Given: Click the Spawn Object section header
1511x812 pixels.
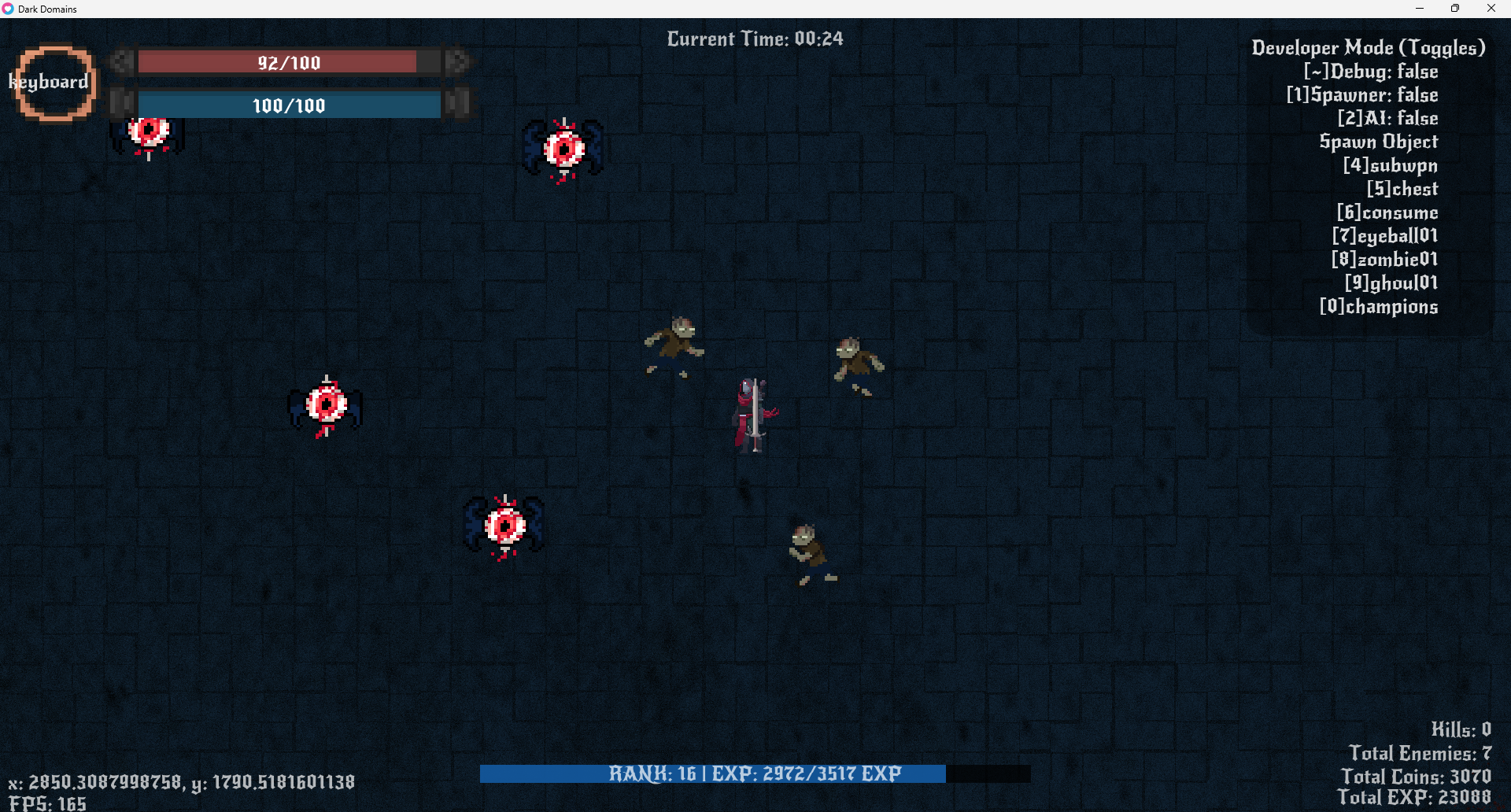Looking at the screenshot, I should tap(1378, 142).
